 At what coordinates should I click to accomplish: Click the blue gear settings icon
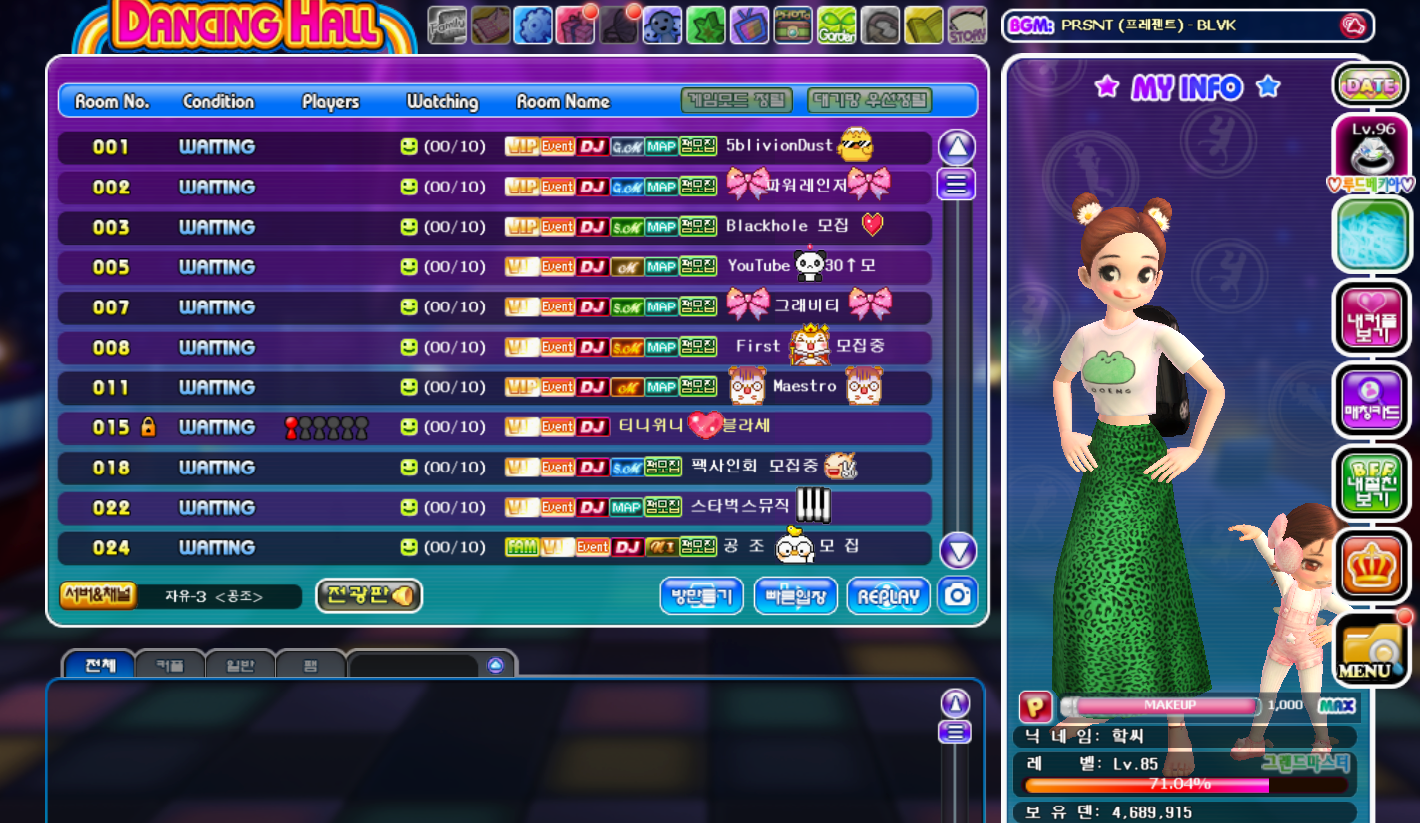click(x=533, y=25)
